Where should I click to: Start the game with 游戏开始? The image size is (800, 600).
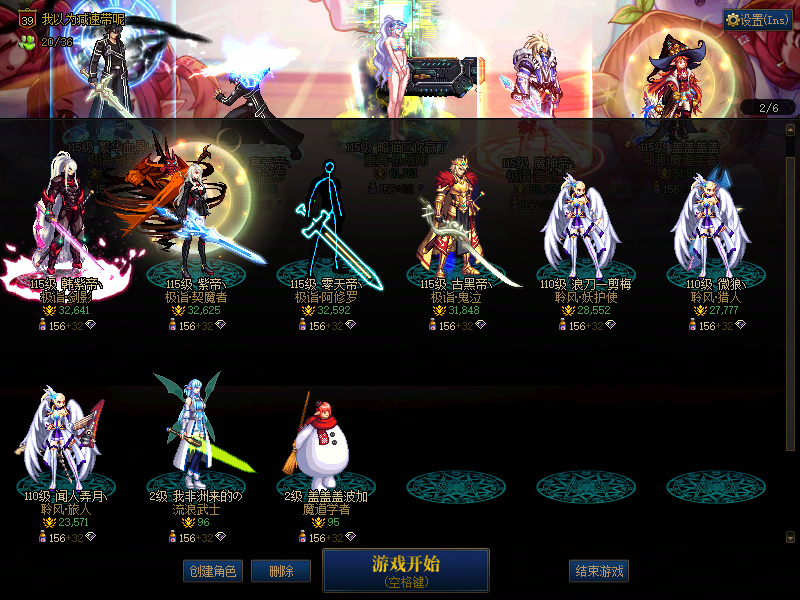405,570
